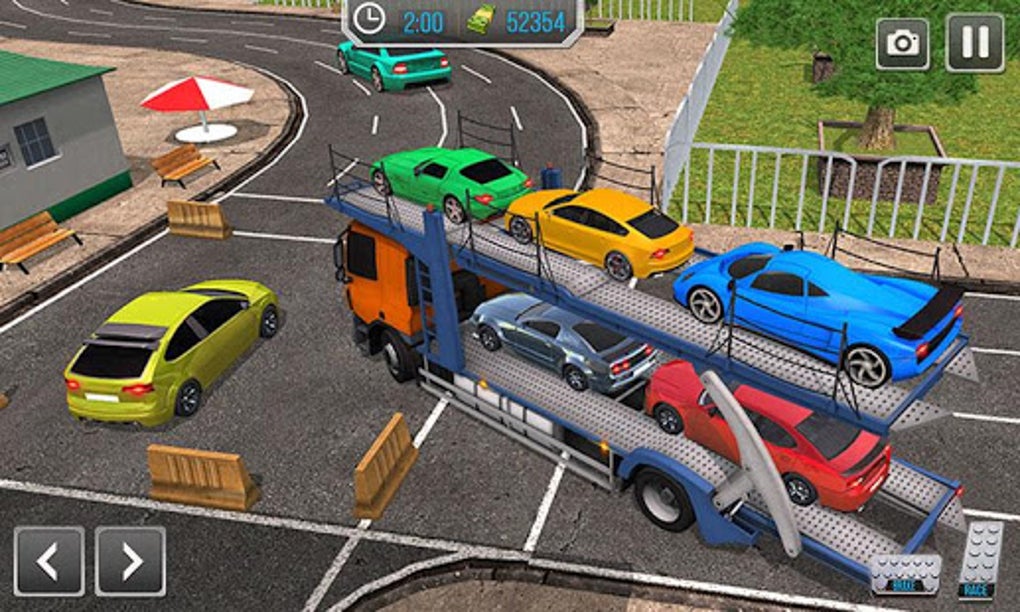Steer right with the right arrow
1020x612 pixels.
coord(130,562)
